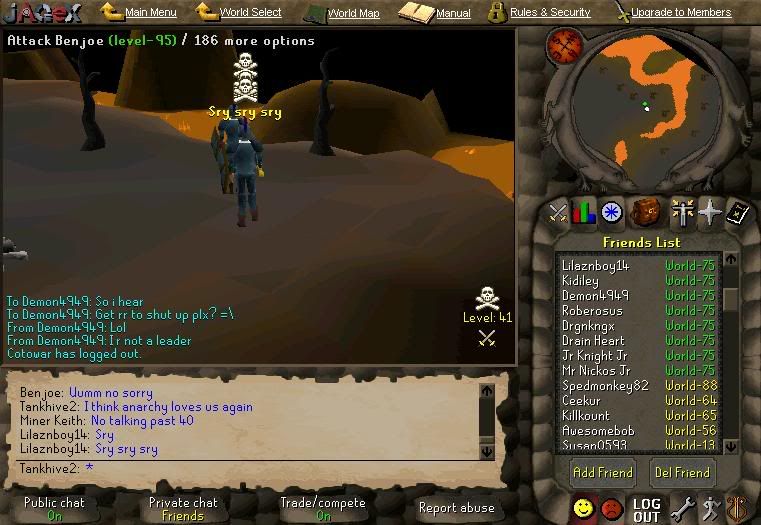The image size is (761, 525).
Task: Open the World Map
Action: (353, 14)
